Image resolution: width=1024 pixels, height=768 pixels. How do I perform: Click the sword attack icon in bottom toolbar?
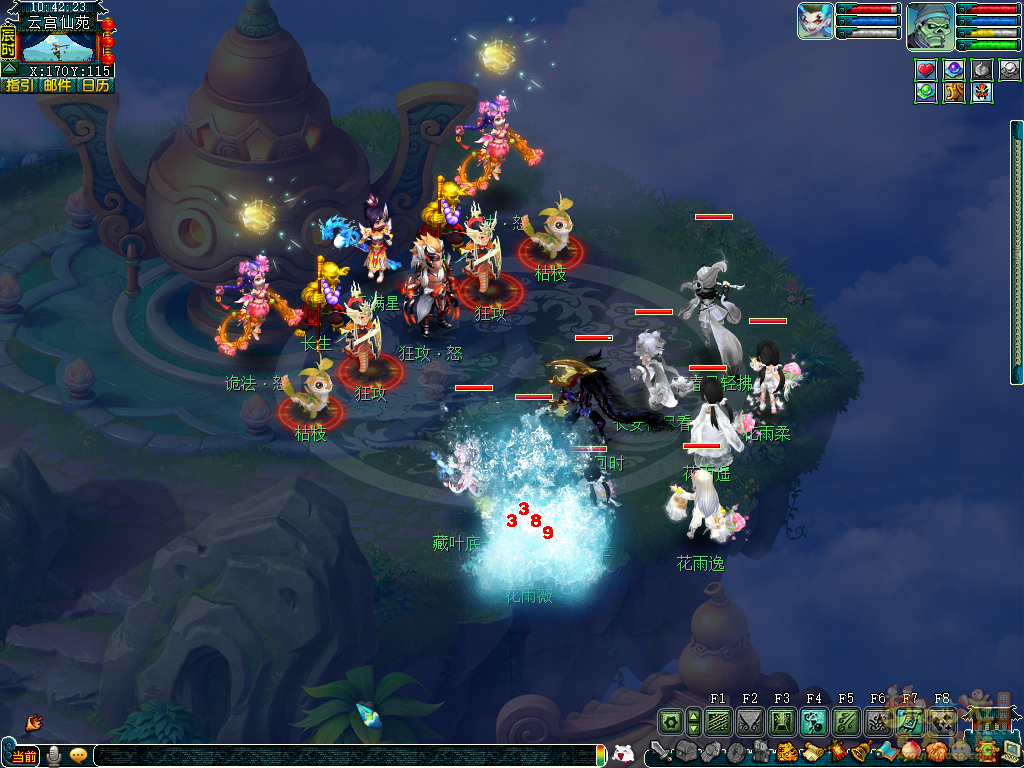[661, 751]
